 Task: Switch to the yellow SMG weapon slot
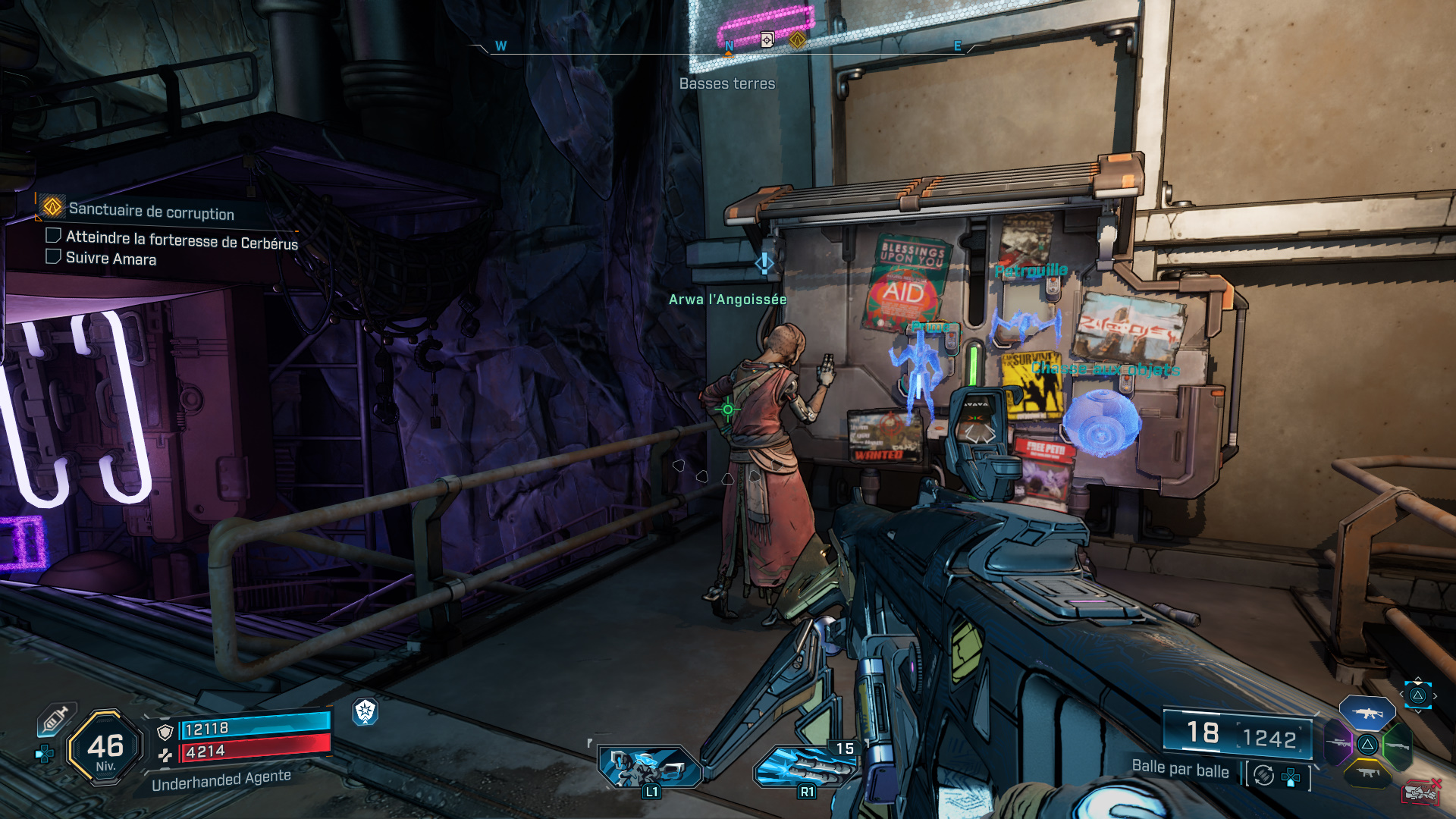pos(1367,773)
